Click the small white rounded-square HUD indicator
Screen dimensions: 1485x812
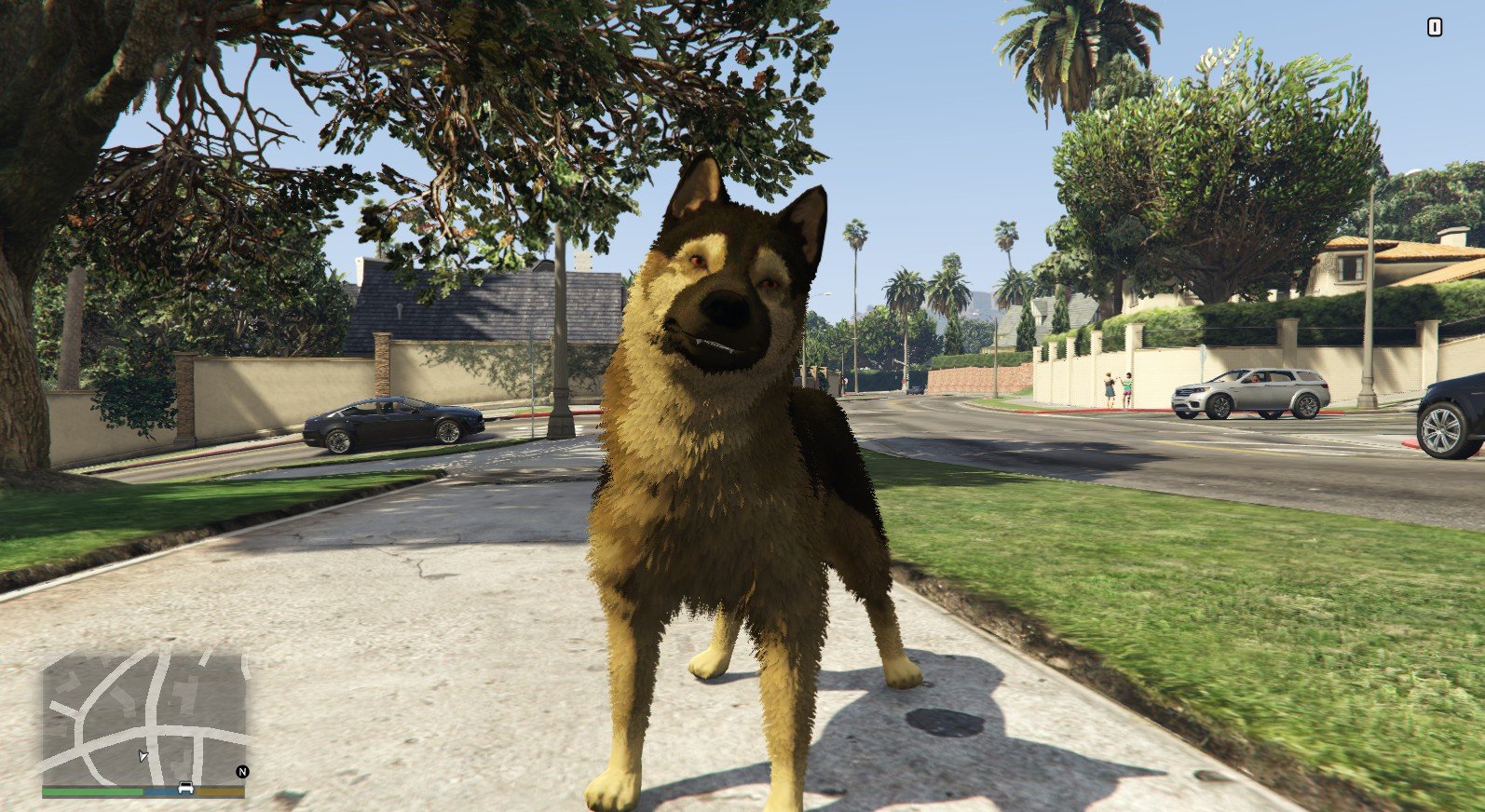(1434, 28)
